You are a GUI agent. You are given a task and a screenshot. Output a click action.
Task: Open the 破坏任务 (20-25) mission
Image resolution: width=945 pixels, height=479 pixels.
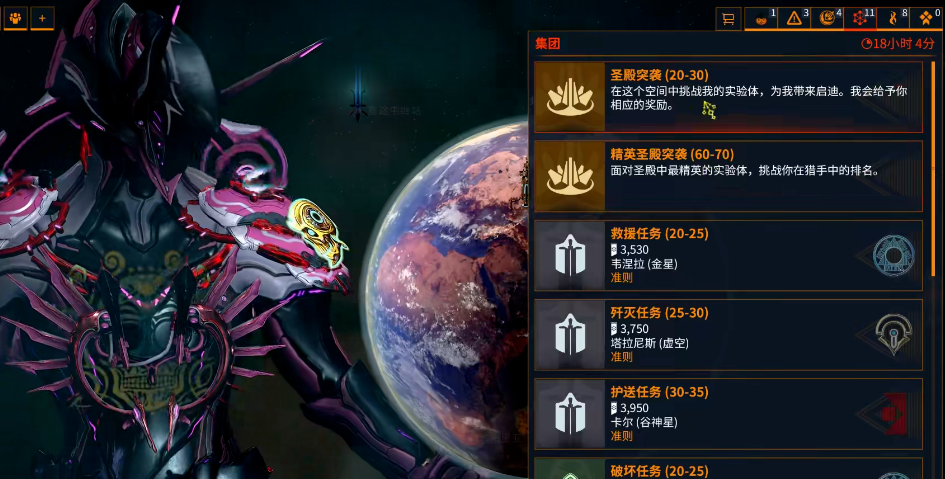[x=728, y=469]
